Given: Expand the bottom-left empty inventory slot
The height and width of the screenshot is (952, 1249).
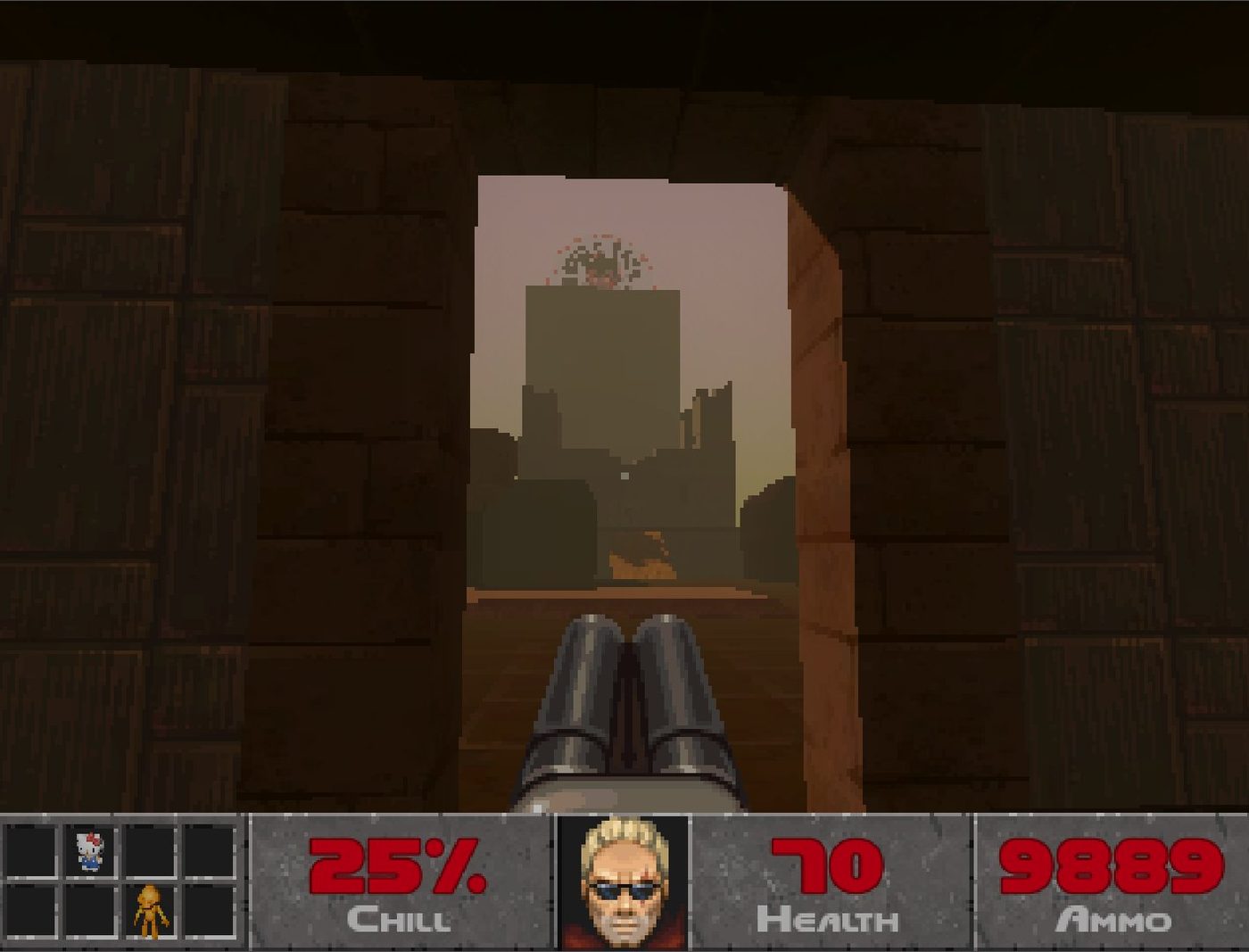Looking at the screenshot, I should [x=29, y=913].
